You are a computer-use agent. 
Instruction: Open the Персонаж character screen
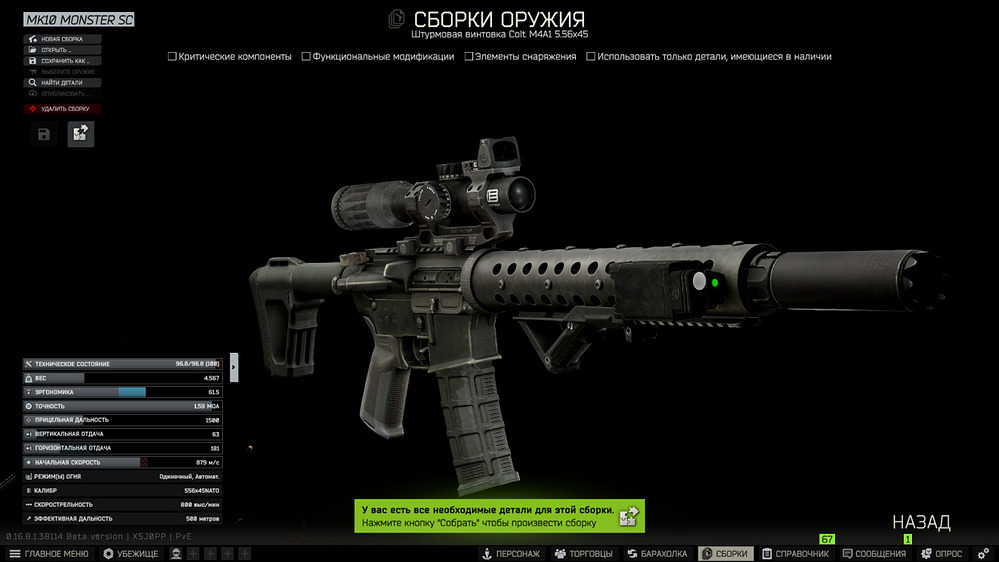coord(511,554)
